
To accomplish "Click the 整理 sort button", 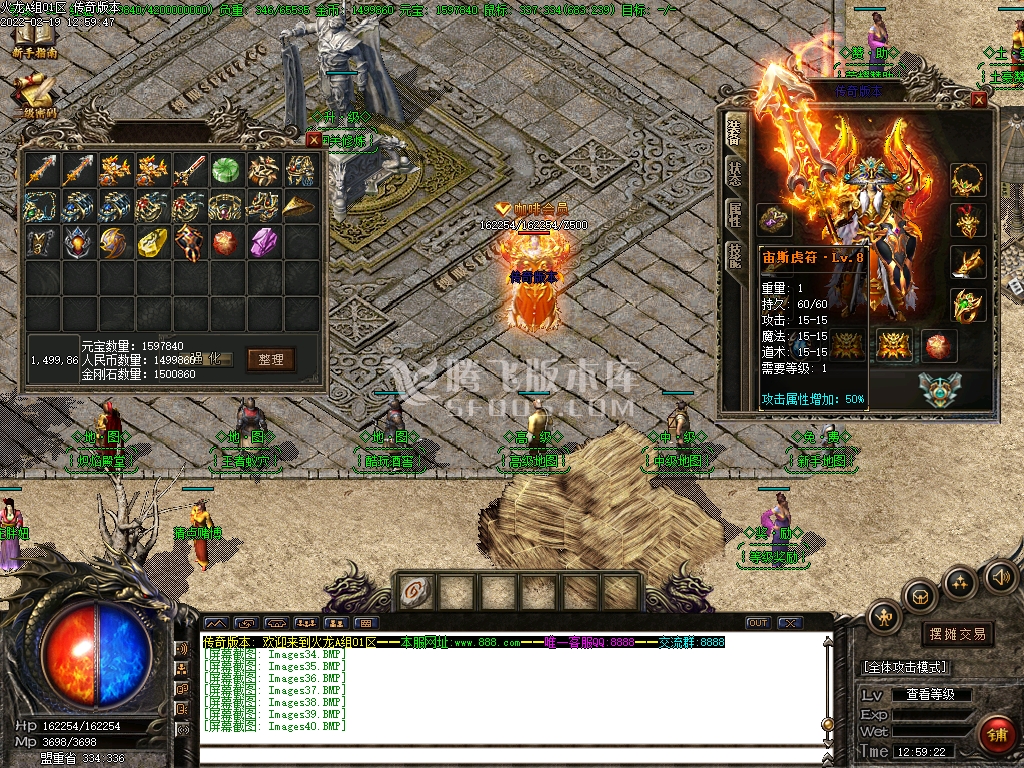I will click(x=270, y=359).
